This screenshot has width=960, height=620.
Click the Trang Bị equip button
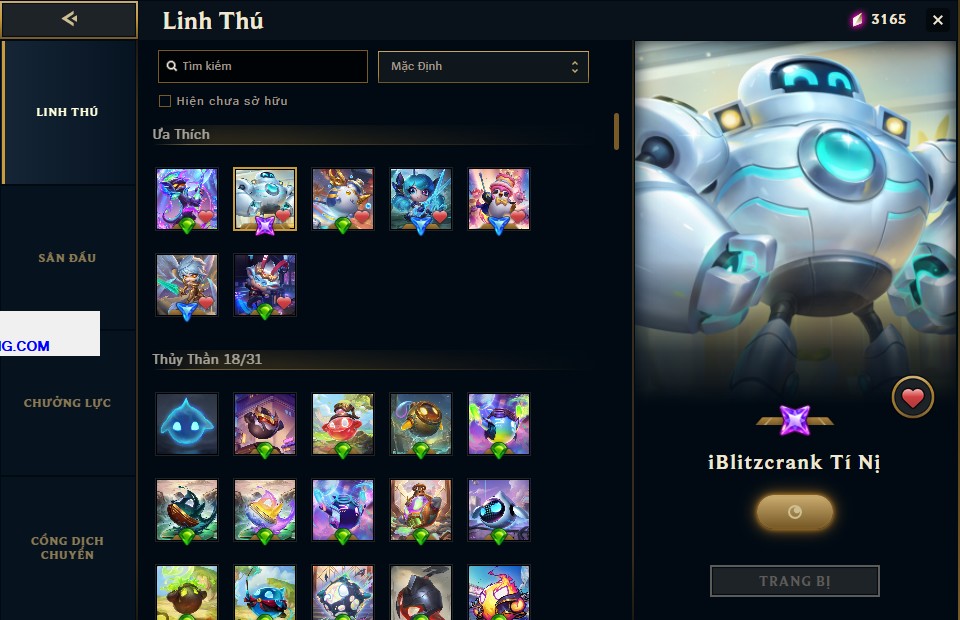[x=794, y=581]
